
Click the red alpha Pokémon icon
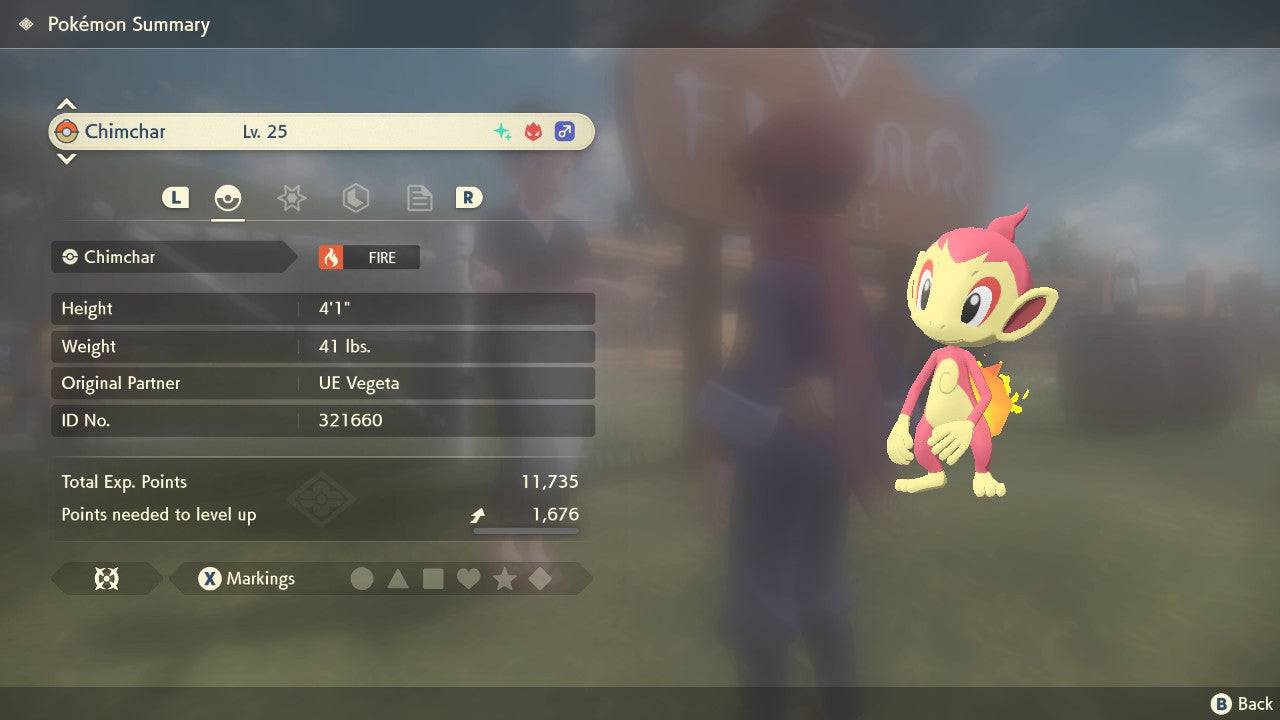(533, 131)
